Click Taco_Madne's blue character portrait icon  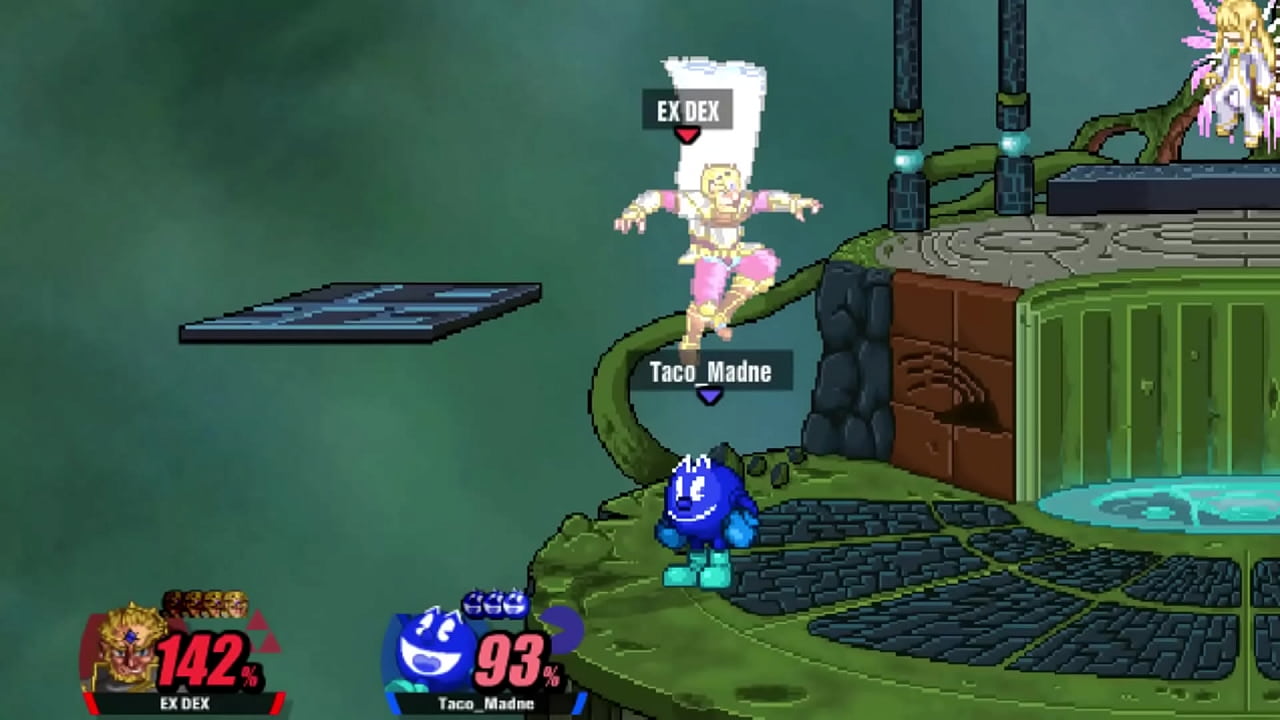(x=428, y=650)
